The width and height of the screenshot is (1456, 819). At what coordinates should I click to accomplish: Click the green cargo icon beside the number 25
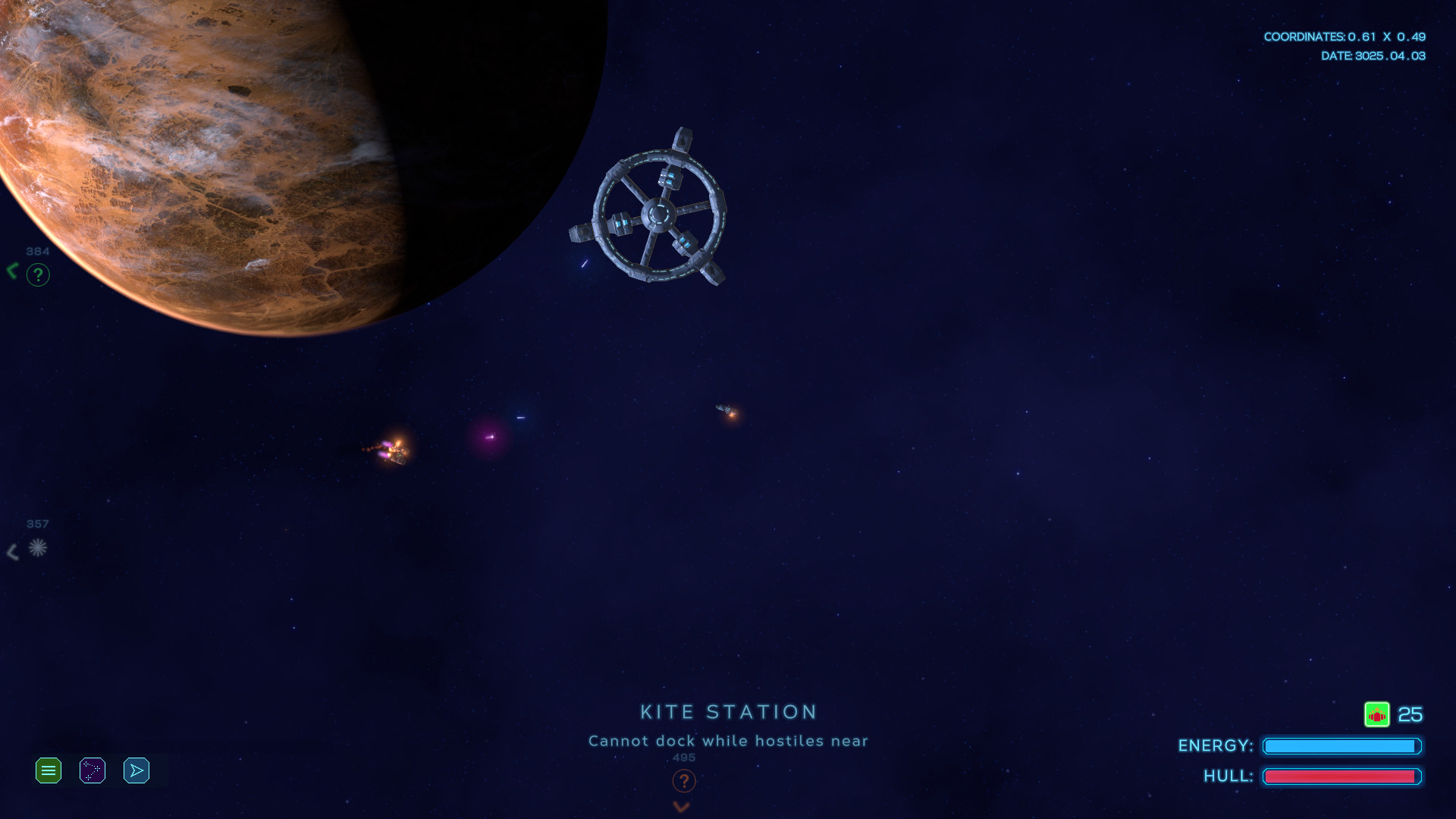point(1378,714)
